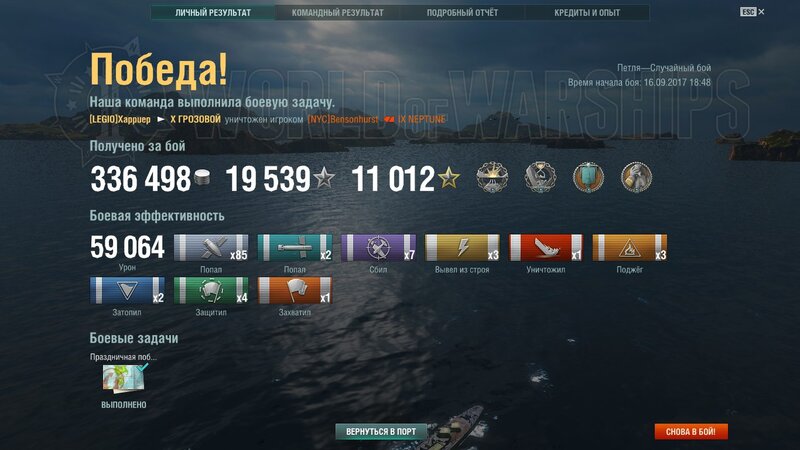Click the Попал x85 shell hits ribbon

pyautogui.click(x=211, y=248)
